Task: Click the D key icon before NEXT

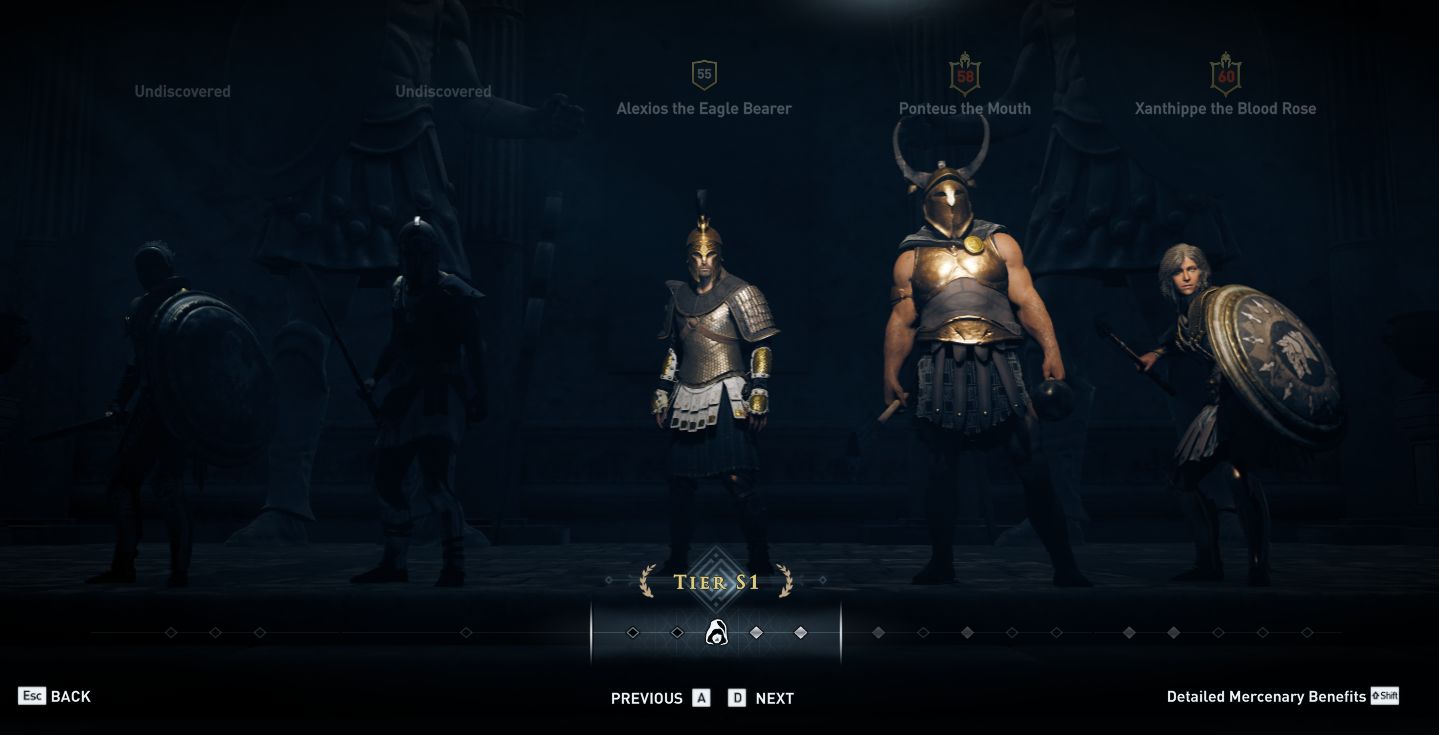Action: click(x=737, y=699)
